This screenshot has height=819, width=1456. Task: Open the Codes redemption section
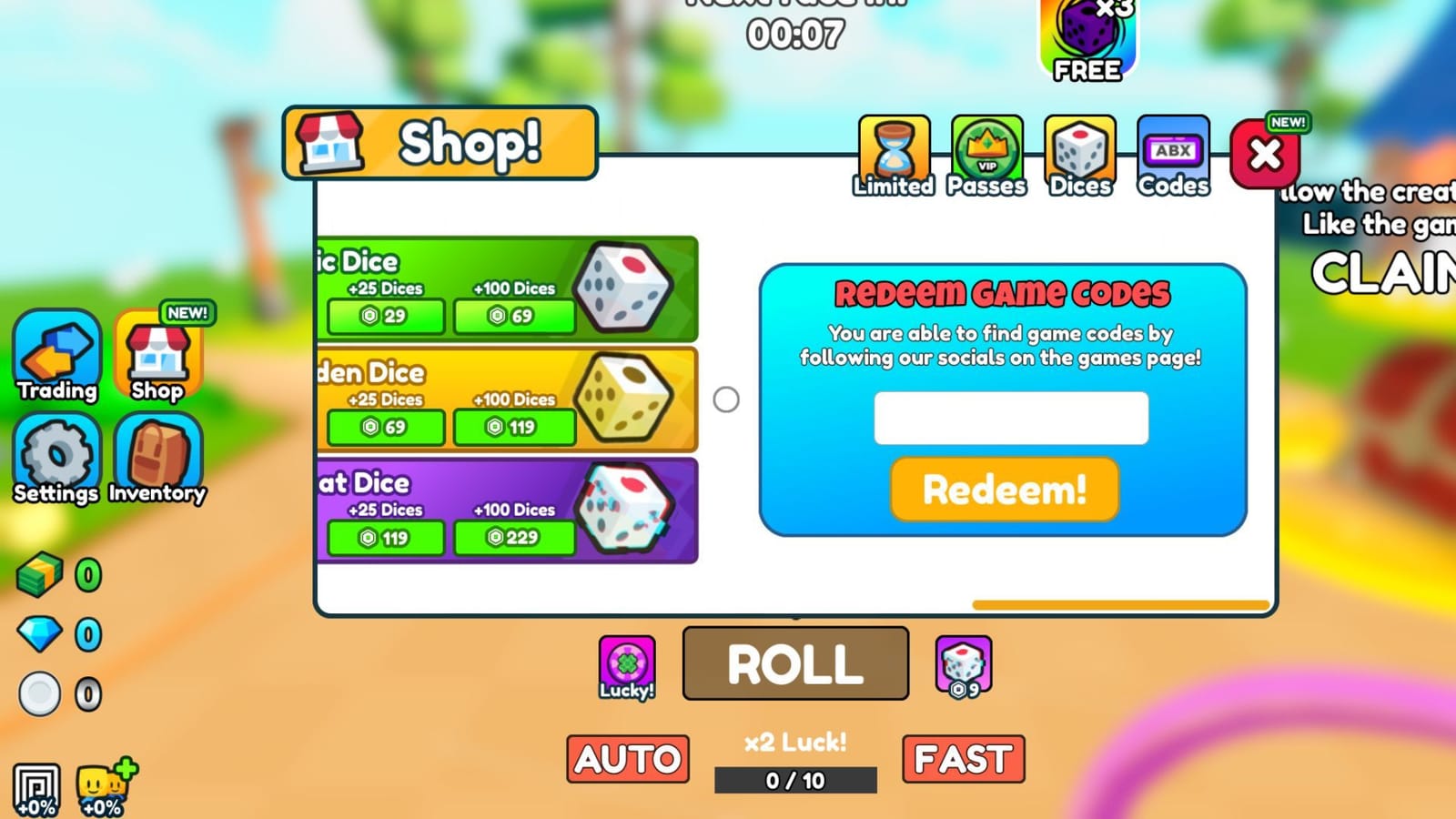(1172, 155)
